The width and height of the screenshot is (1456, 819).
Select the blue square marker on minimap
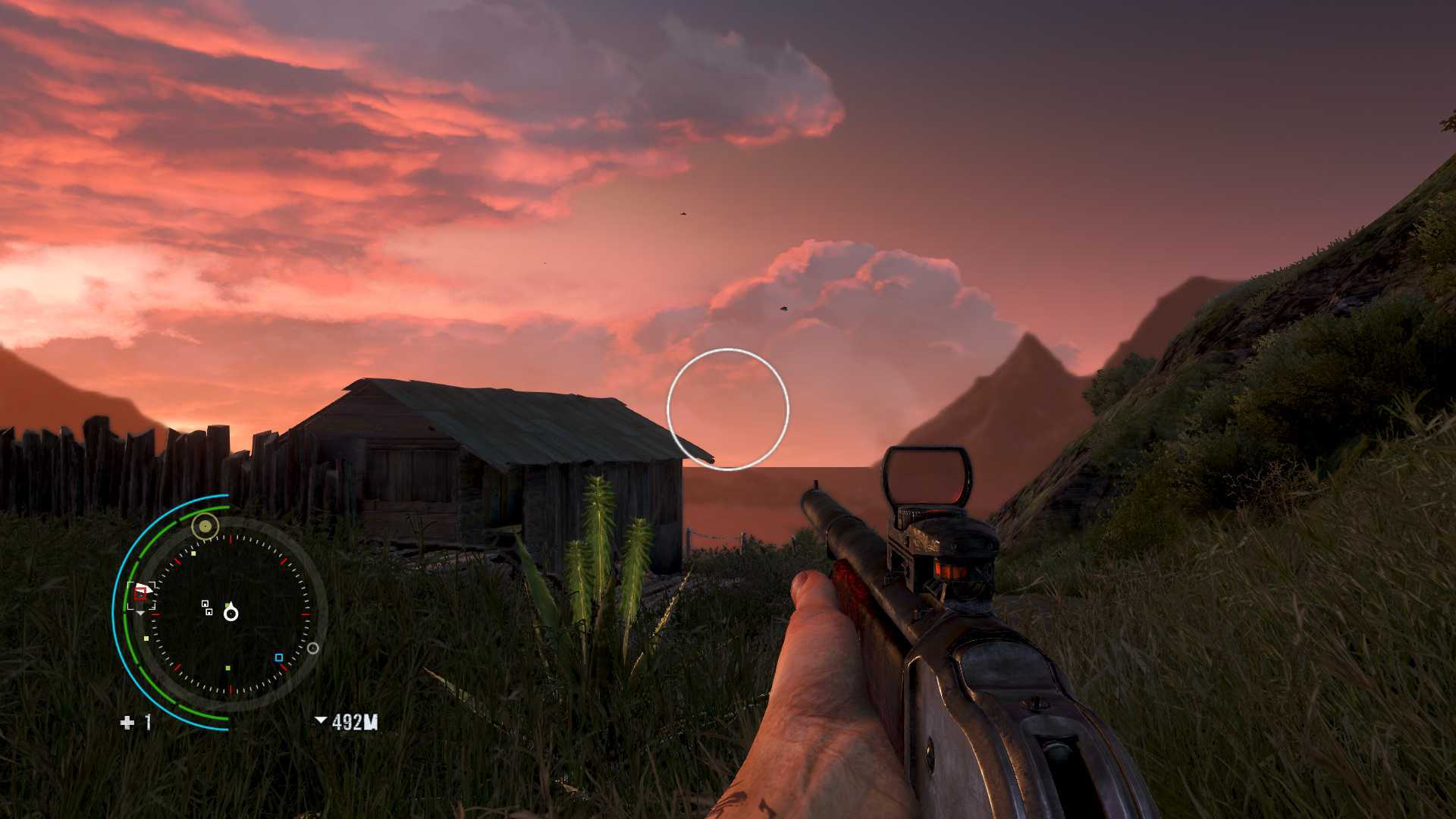click(278, 657)
